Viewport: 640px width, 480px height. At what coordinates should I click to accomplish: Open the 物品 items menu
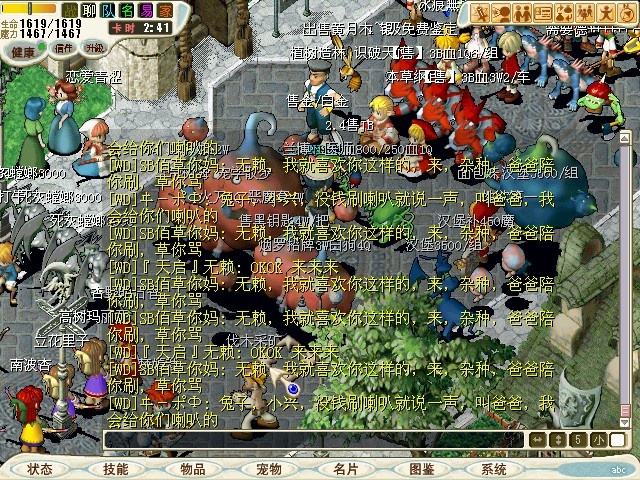193,468
